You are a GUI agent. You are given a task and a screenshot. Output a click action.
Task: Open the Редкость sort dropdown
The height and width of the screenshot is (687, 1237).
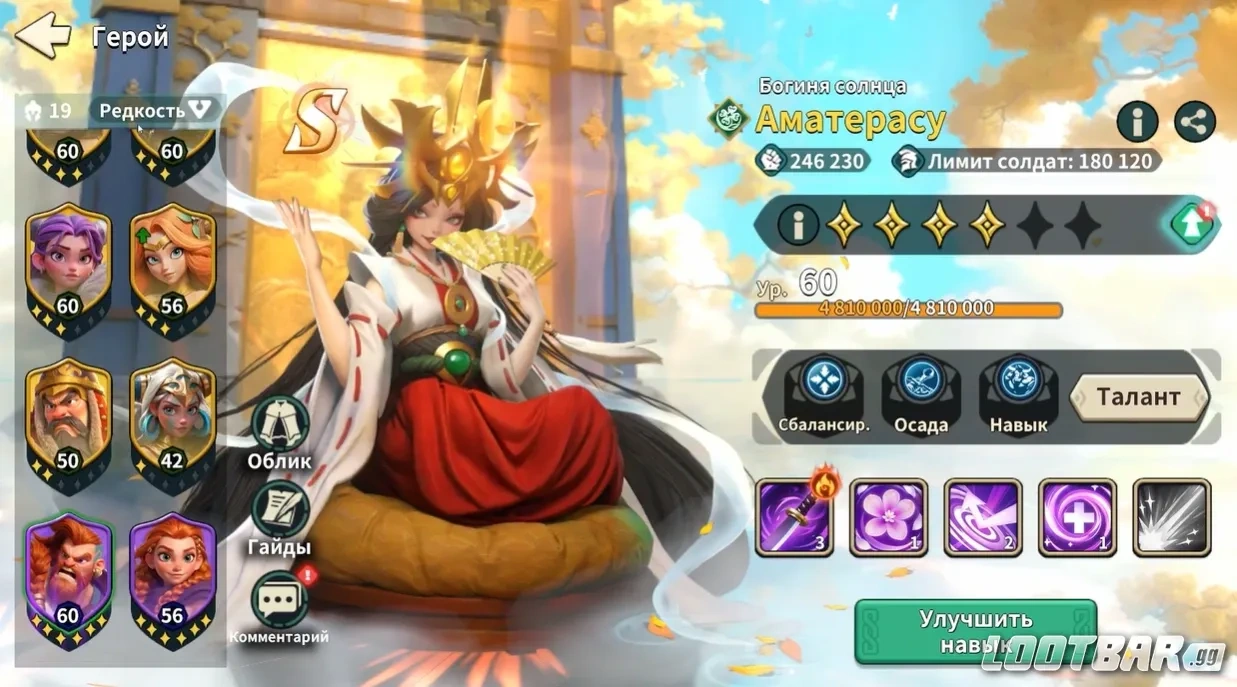(x=155, y=110)
